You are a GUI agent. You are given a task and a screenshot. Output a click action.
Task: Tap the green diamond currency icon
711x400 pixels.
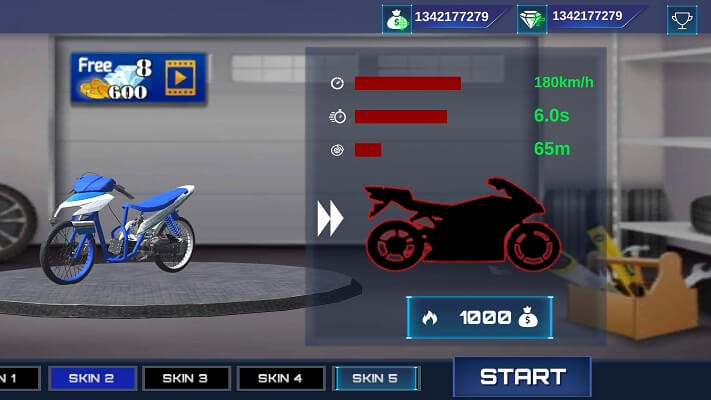tap(532, 18)
